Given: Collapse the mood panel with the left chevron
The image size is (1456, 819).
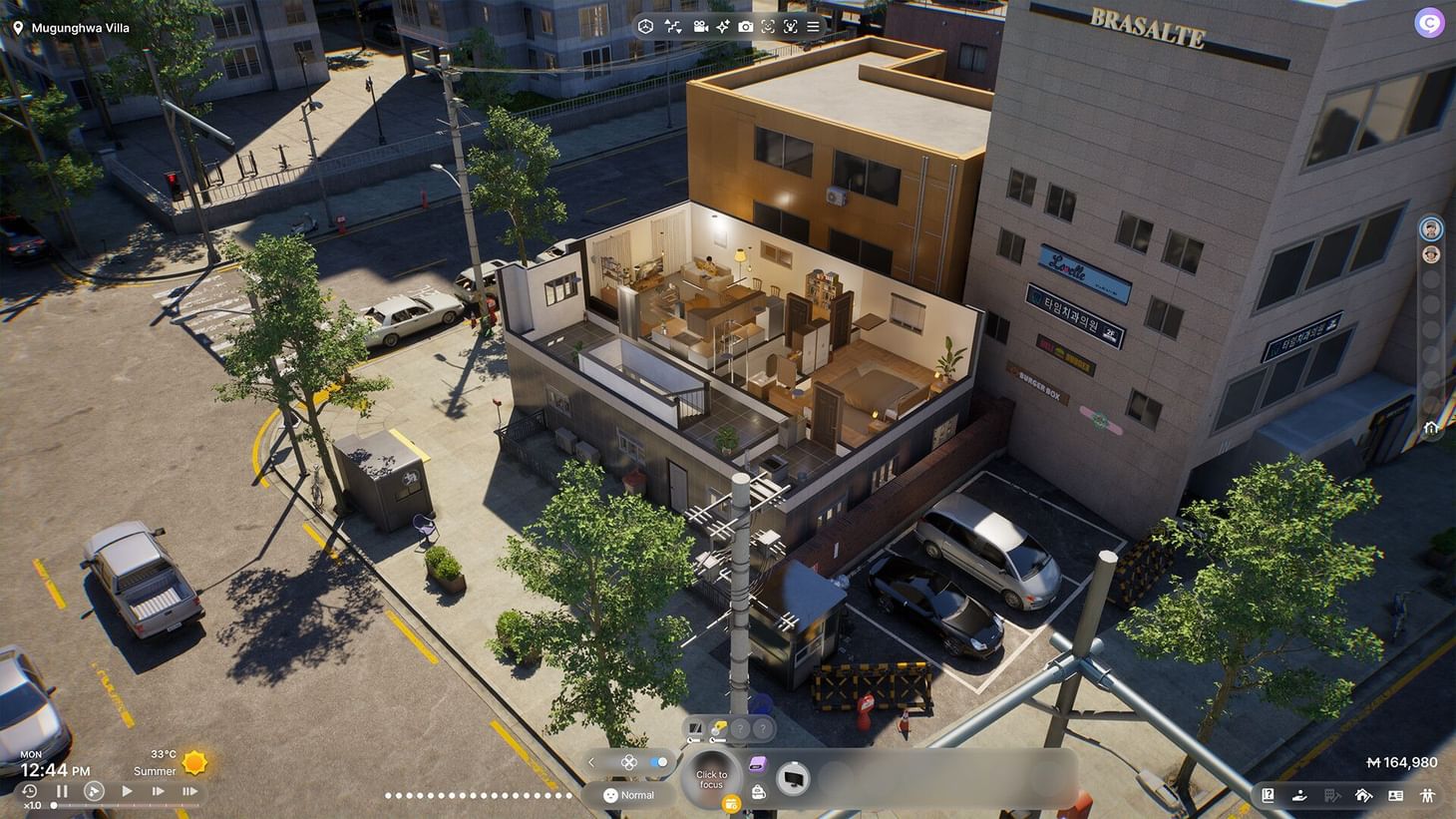Looking at the screenshot, I should pyautogui.click(x=591, y=762).
